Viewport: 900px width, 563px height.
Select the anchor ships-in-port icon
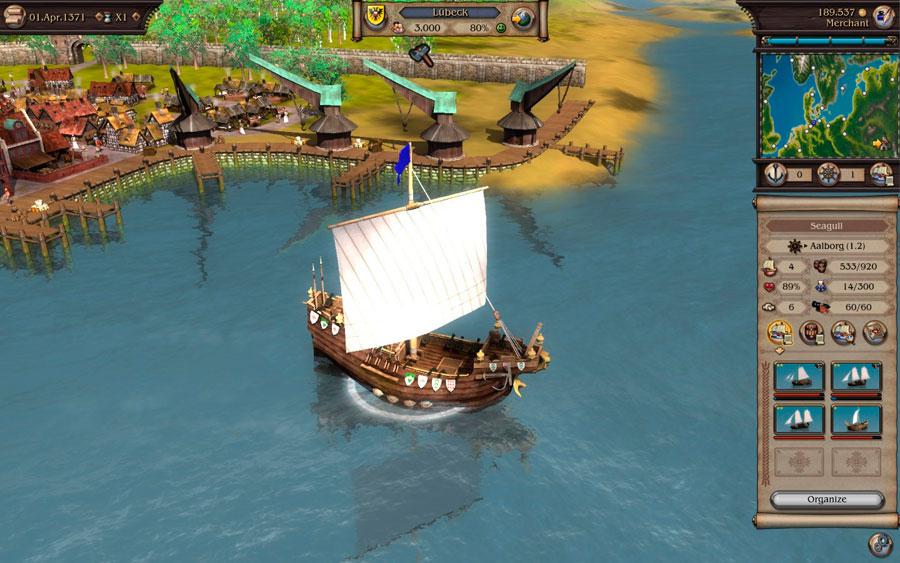point(775,174)
